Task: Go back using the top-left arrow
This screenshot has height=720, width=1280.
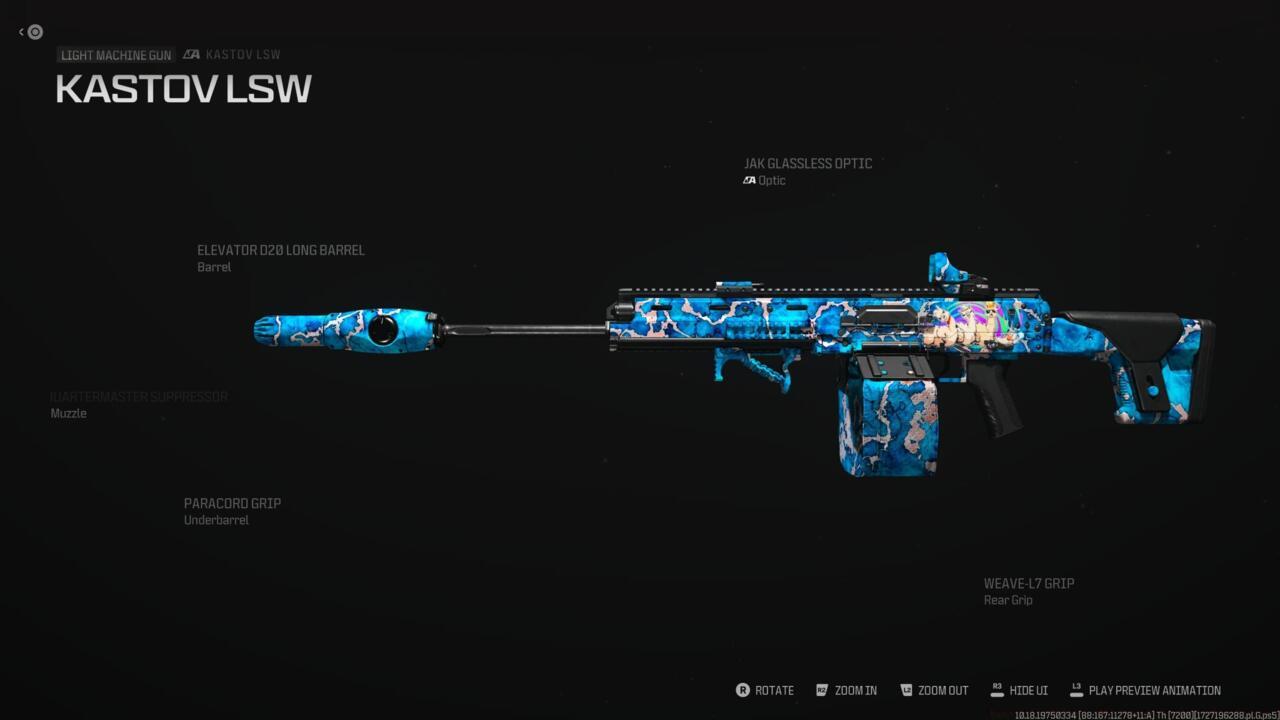Action: click(x=31, y=32)
